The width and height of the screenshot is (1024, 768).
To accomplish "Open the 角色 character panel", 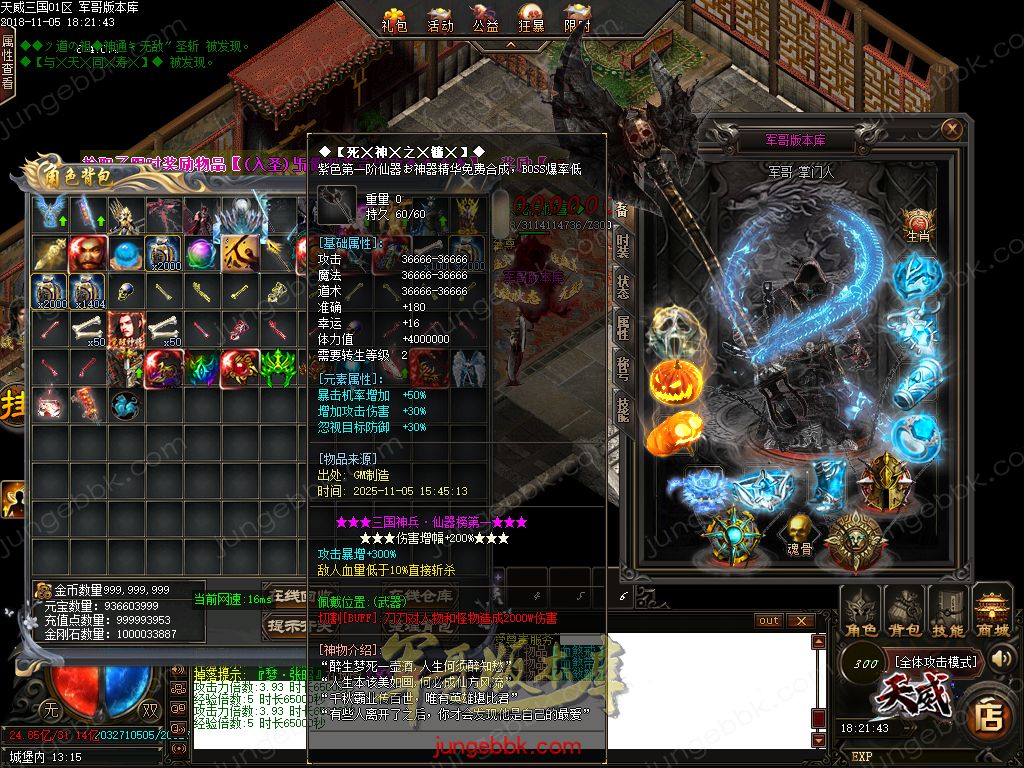I will [x=861, y=612].
